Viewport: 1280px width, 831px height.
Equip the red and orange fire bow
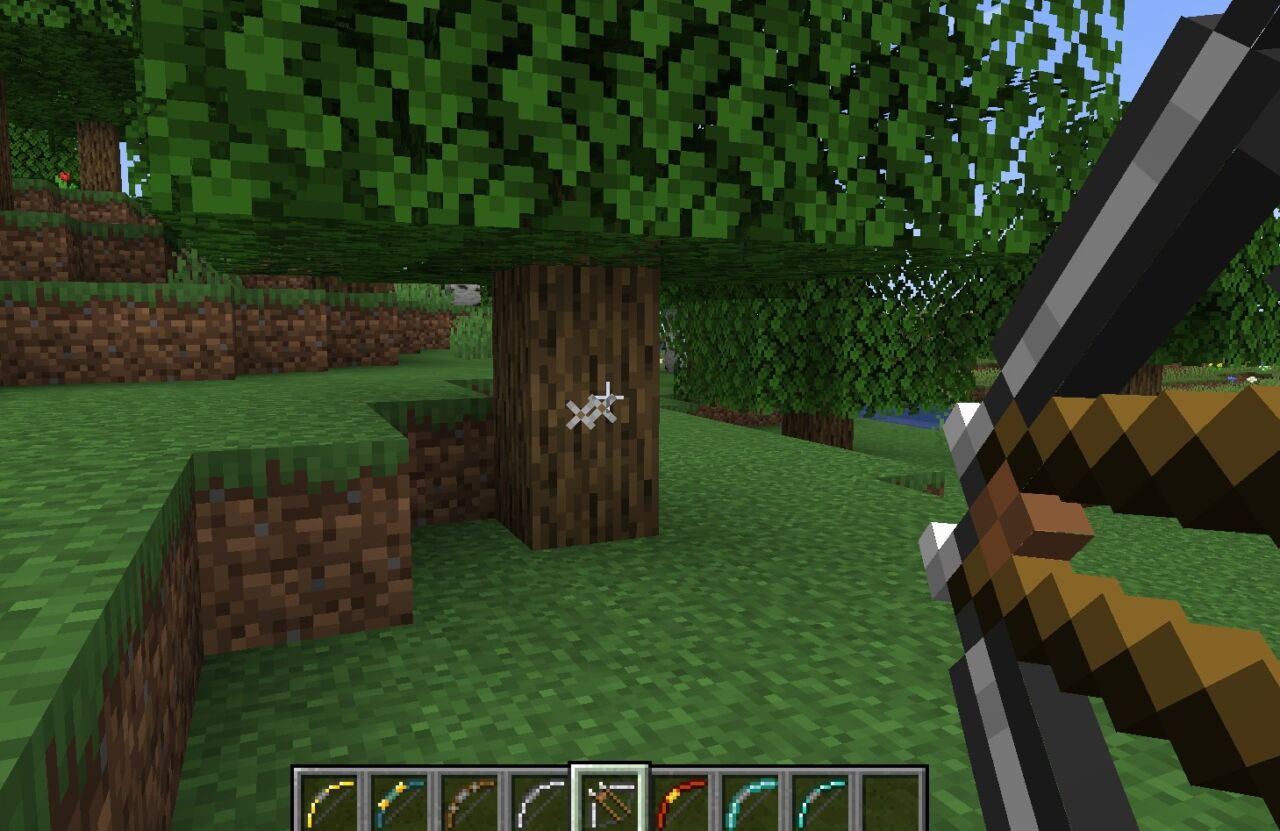tap(681, 801)
